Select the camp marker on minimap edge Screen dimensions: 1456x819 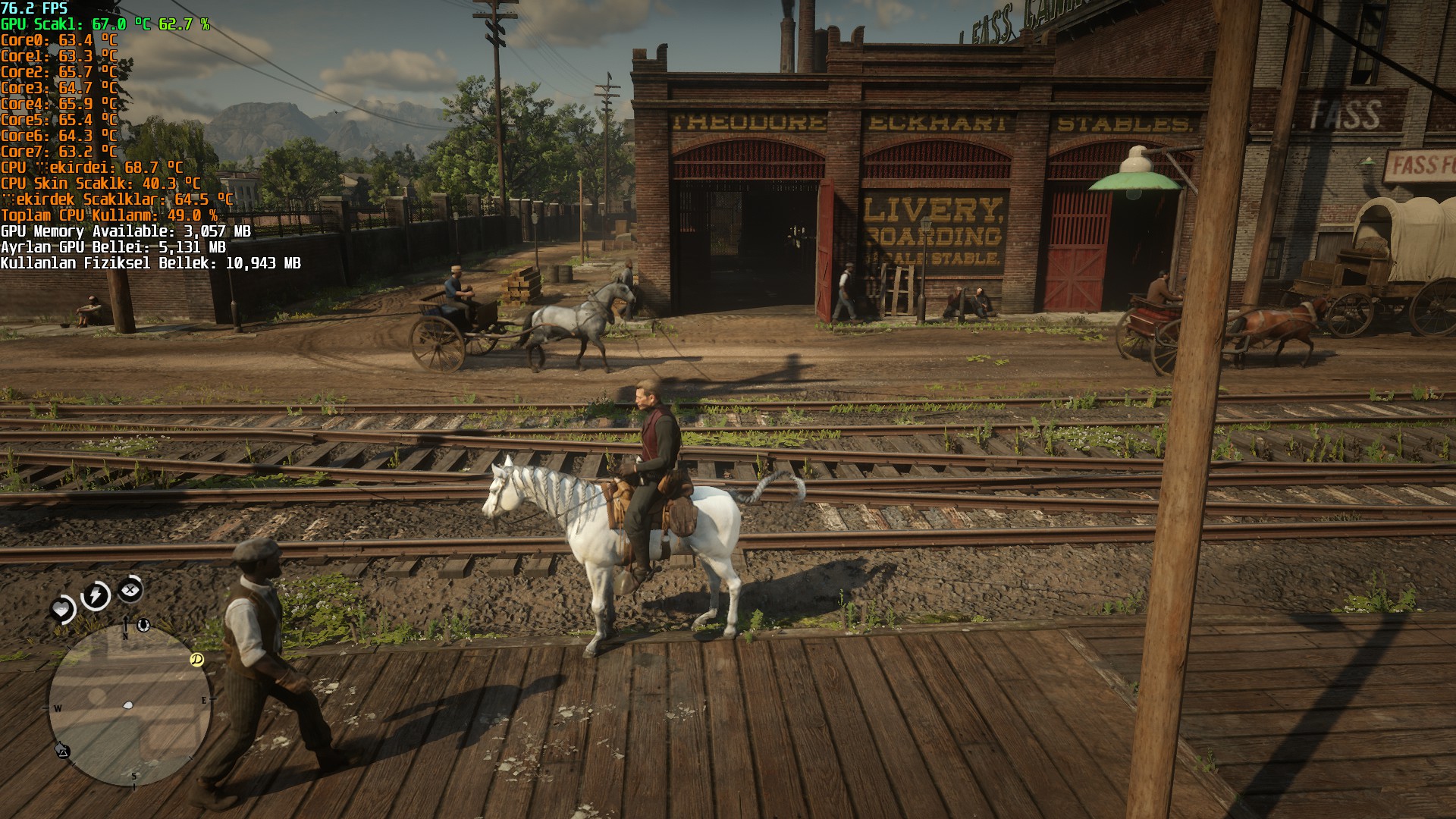[63, 751]
